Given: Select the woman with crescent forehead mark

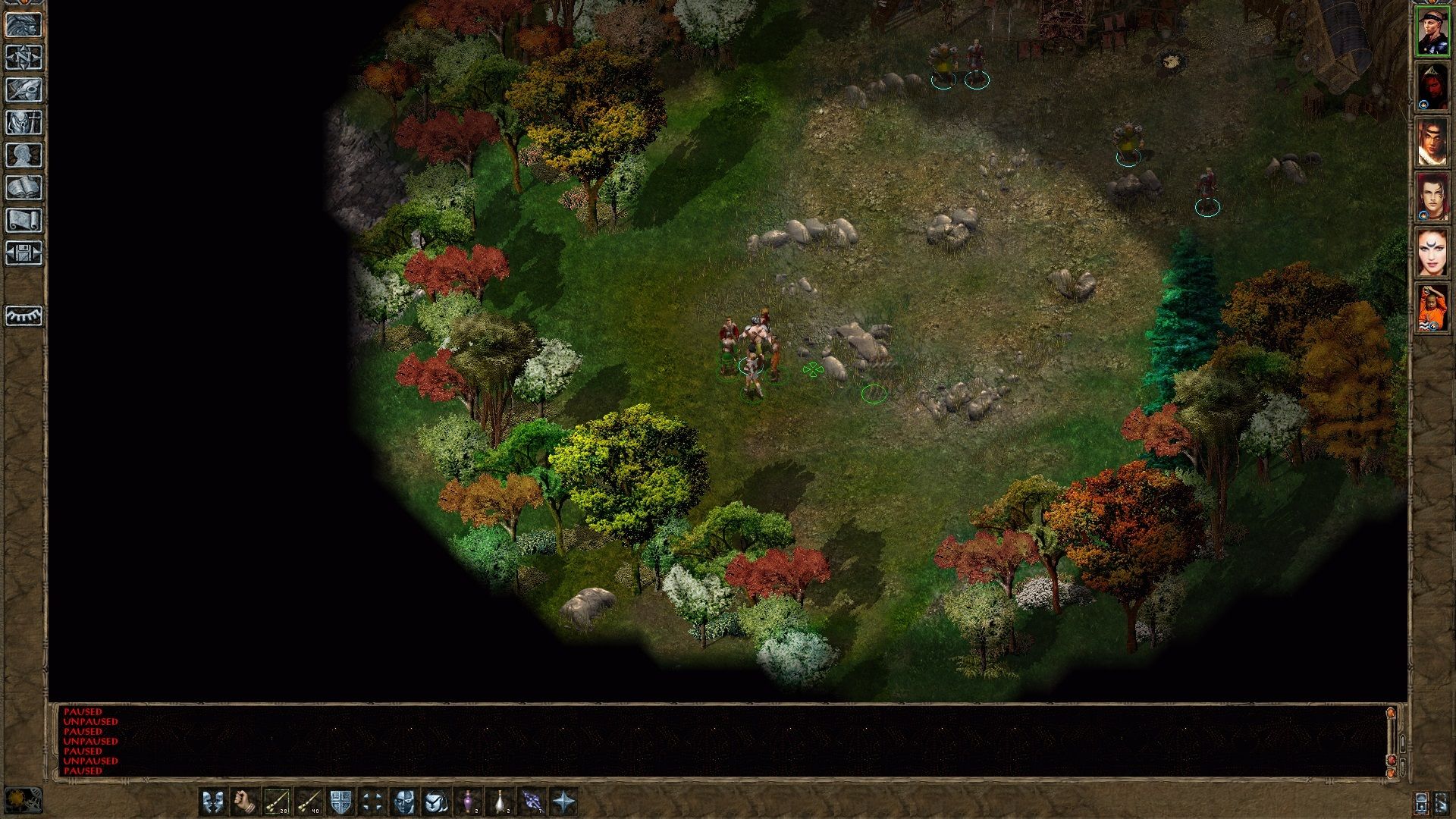Looking at the screenshot, I should (x=1432, y=253).
